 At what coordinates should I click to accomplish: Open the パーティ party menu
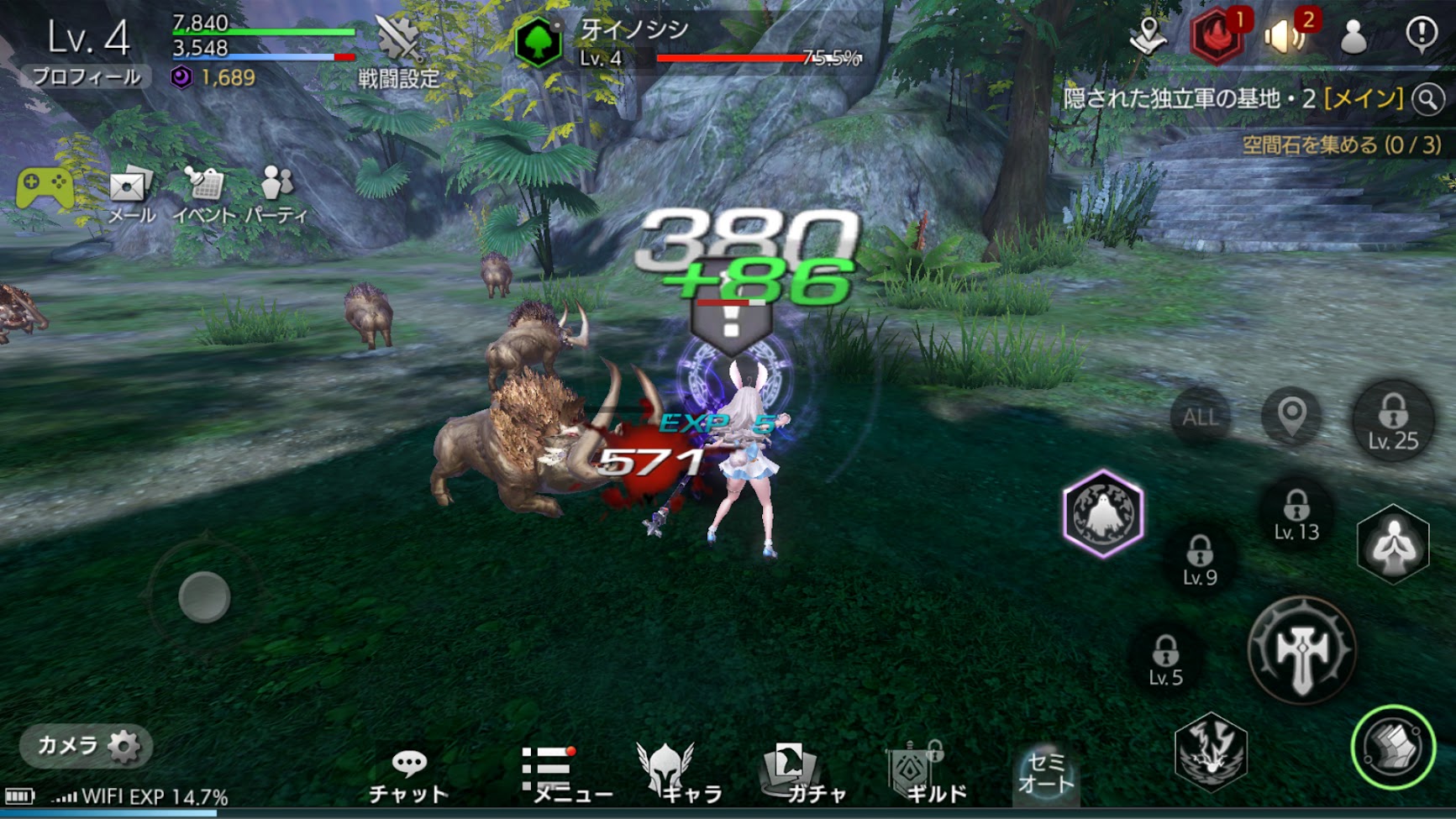click(x=276, y=194)
